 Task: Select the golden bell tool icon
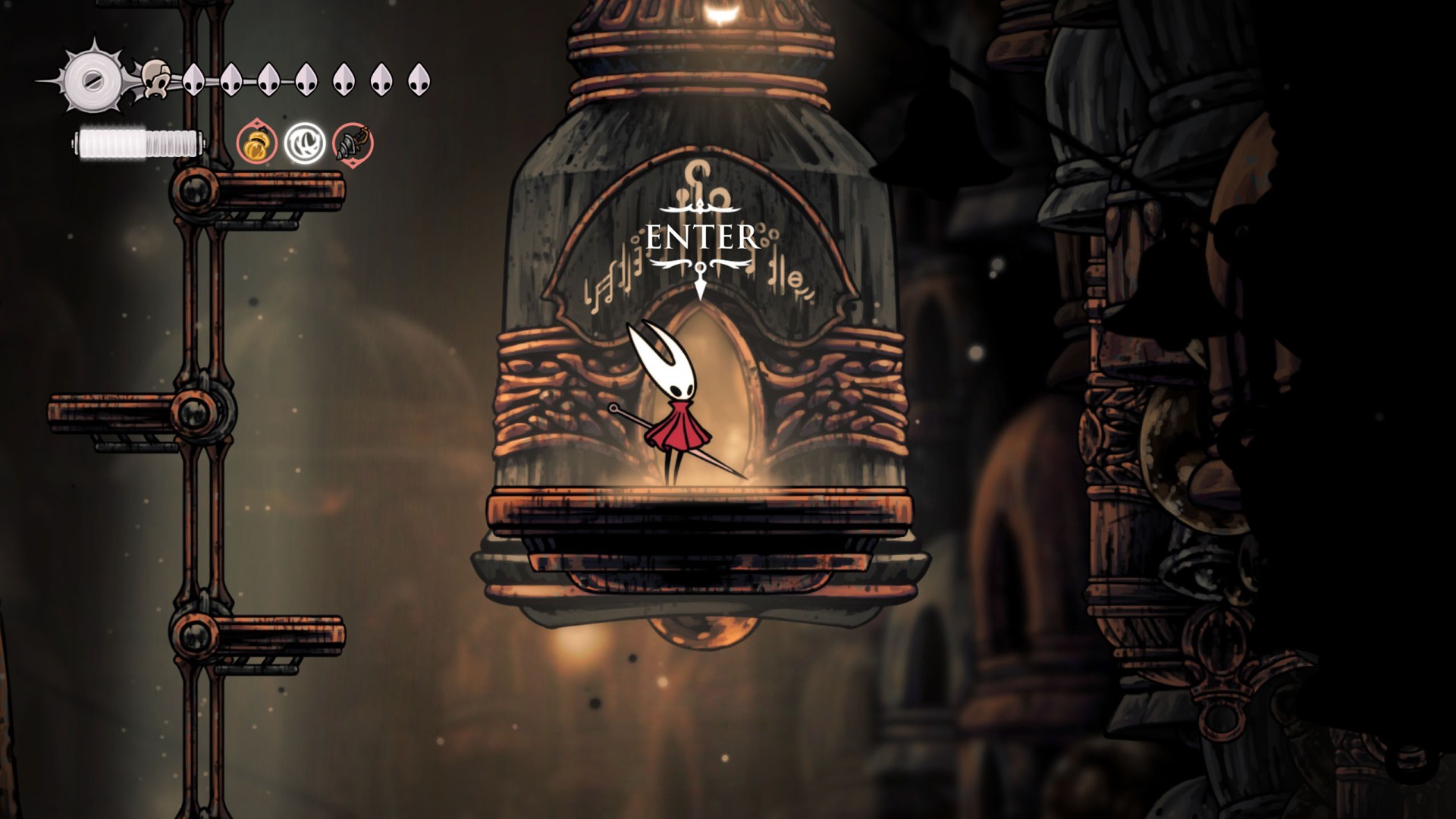click(256, 143)
